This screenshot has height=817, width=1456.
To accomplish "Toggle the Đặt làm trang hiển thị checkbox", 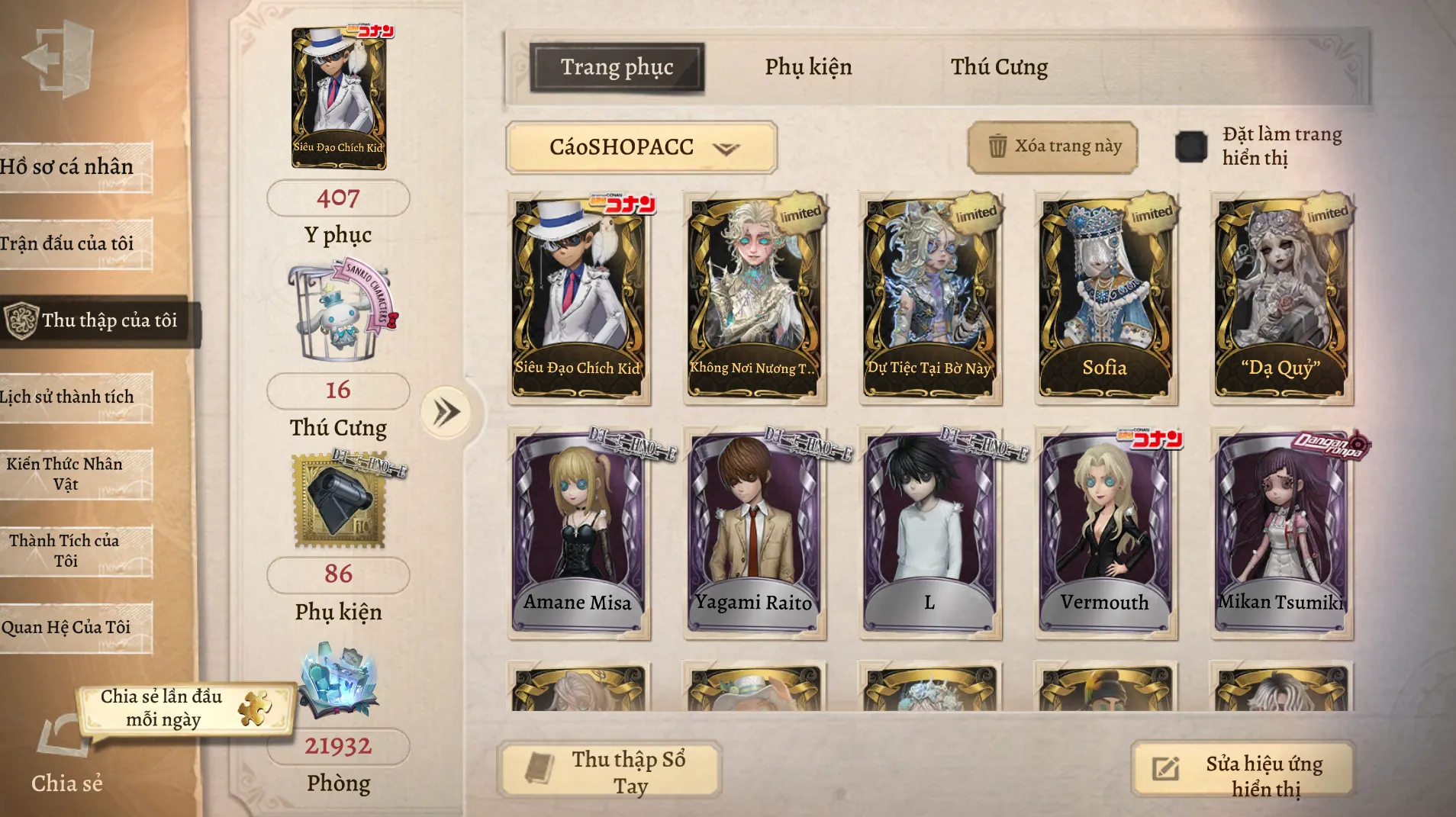I will (1190, 146).
